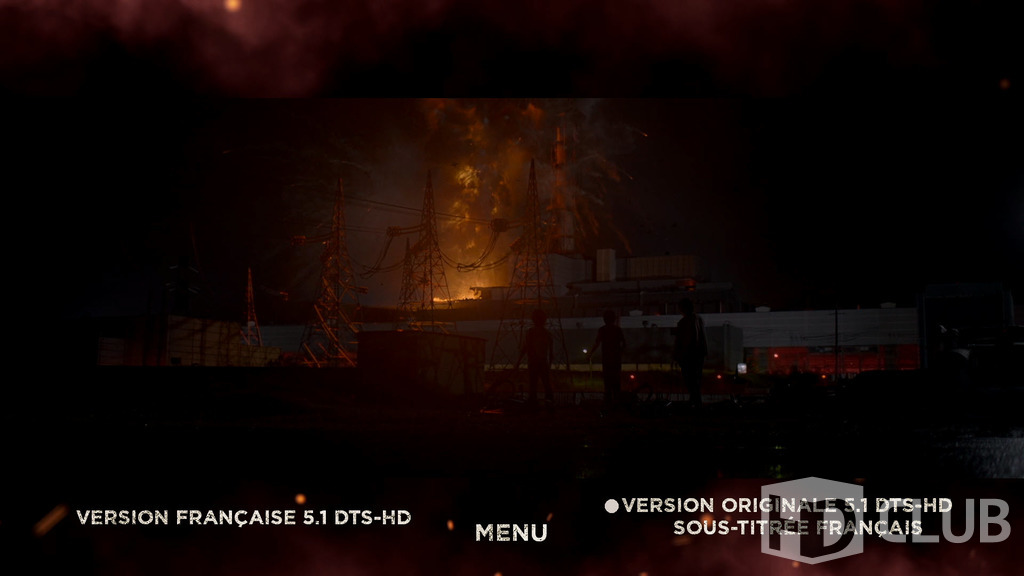Image resolution: width=1024 pixels, height=576 pixels.
Task: Select Version Française 5.1 DTS-HD audio
Action: [x=243, y=517]
